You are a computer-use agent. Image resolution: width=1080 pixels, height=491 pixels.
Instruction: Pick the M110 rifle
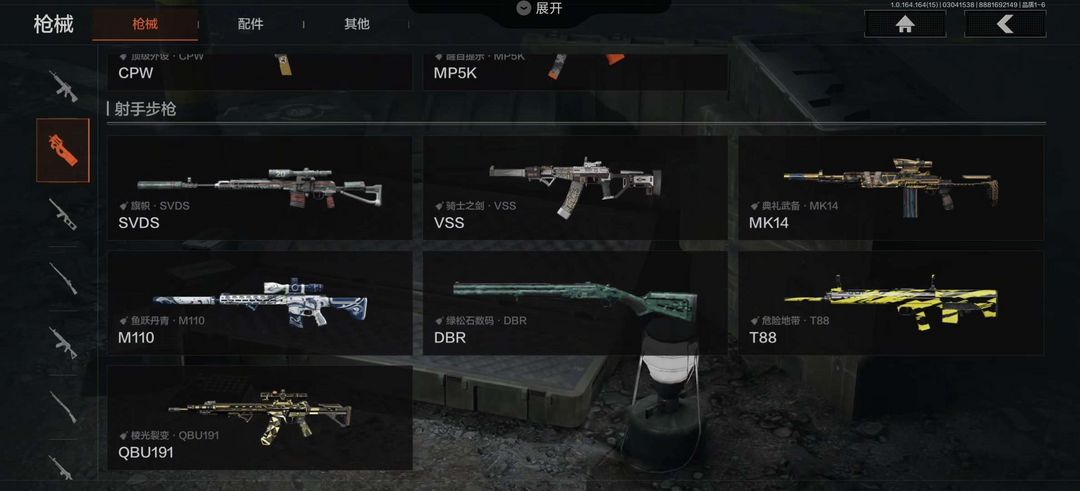click(259, 303)
